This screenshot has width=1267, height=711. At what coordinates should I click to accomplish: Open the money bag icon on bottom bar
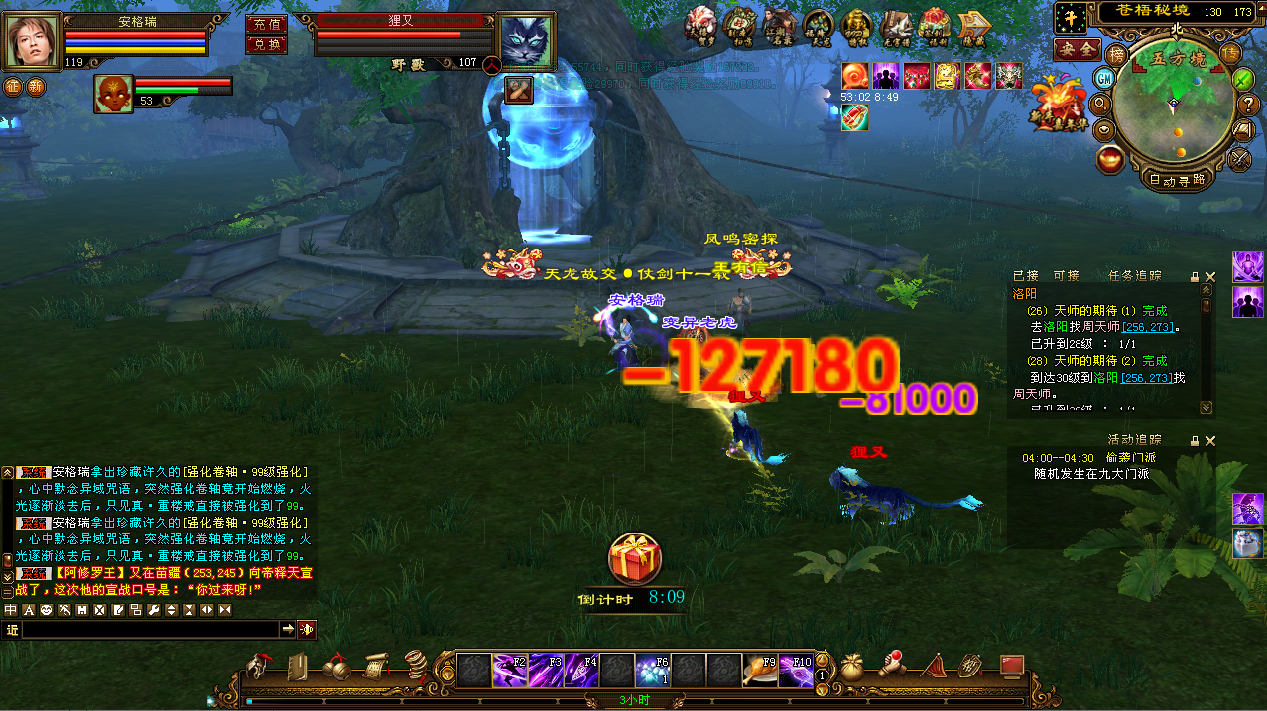pos(852,665)
